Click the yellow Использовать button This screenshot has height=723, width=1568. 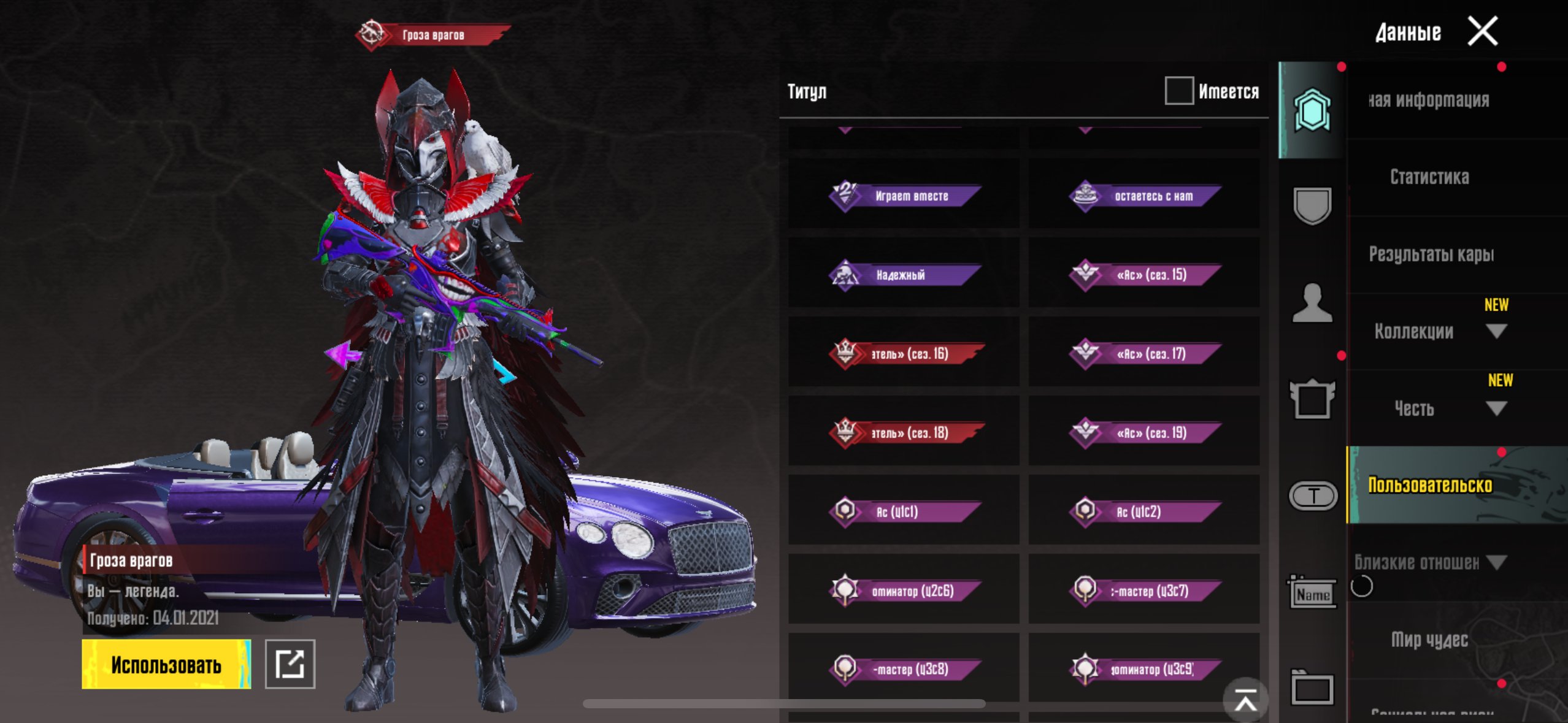point(166,665)
